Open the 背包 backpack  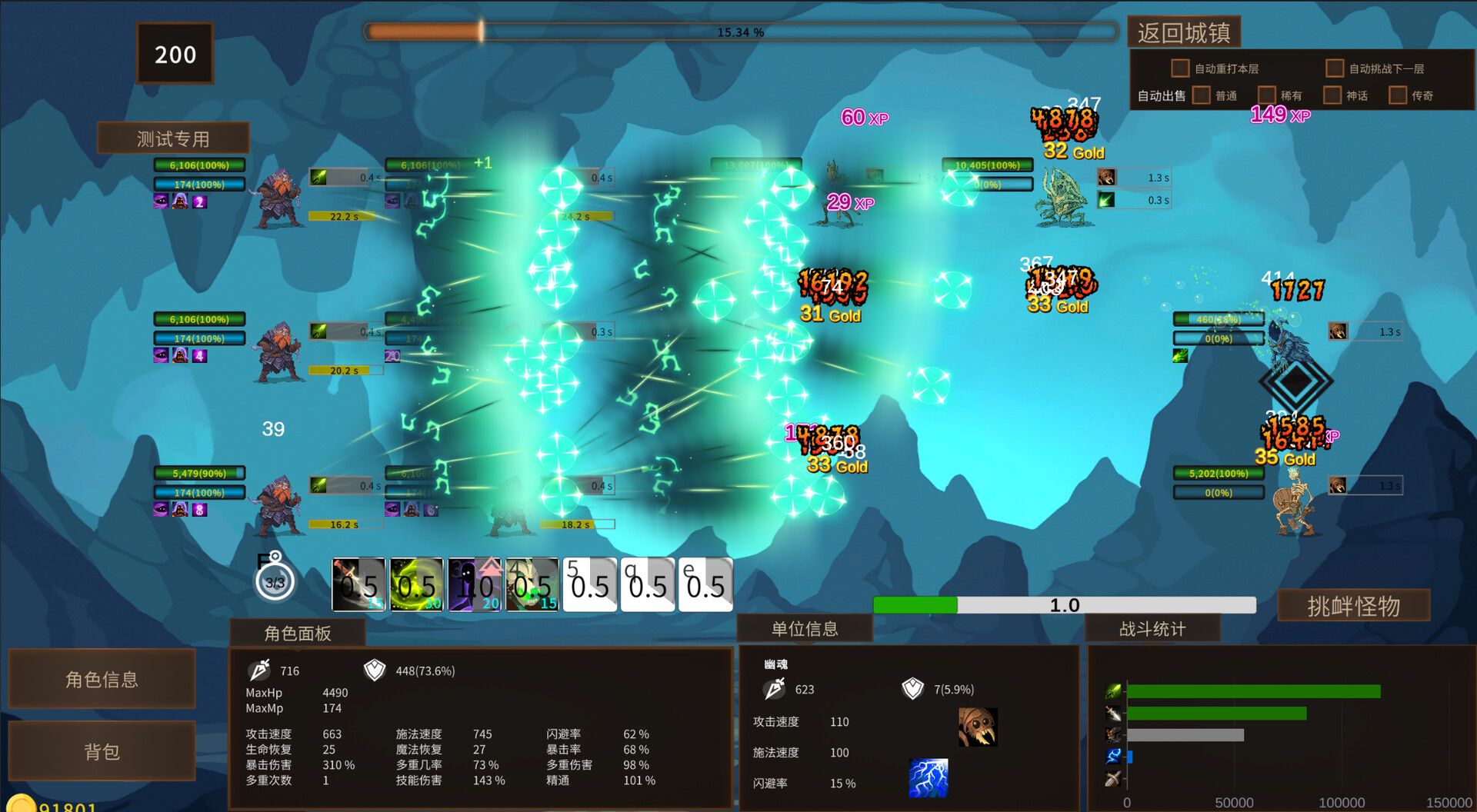(102, 751)
